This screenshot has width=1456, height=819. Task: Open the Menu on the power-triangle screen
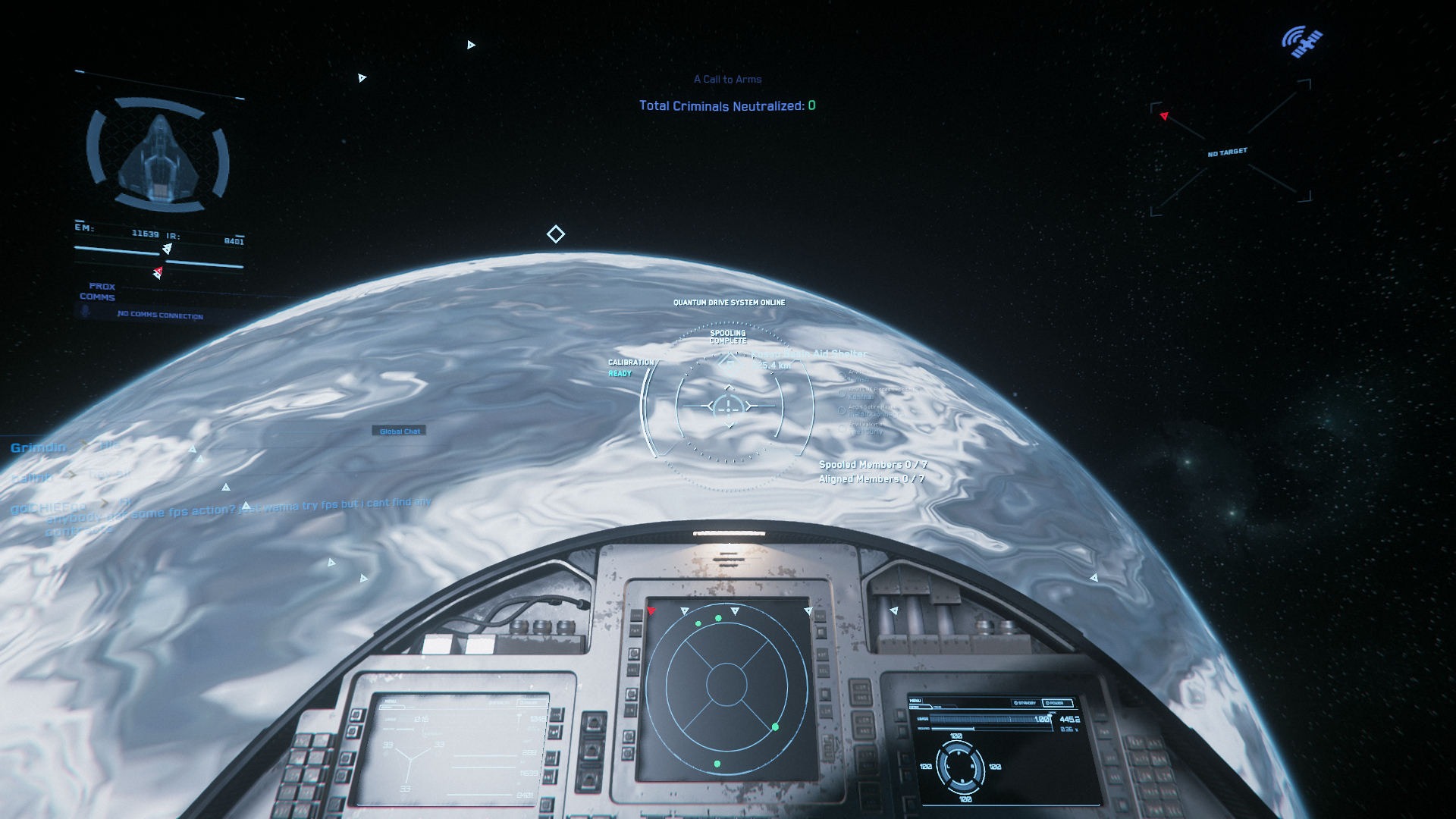coord(390,701)
